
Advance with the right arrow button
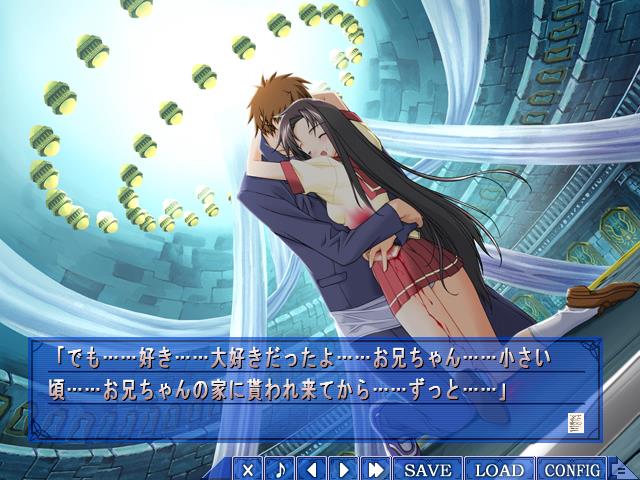pyautogui.click(x=343, y=469)
